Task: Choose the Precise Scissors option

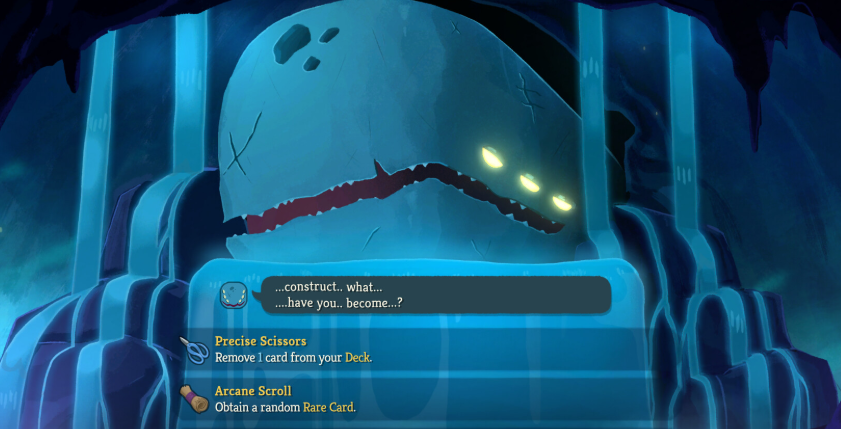Action: point(400,349)
